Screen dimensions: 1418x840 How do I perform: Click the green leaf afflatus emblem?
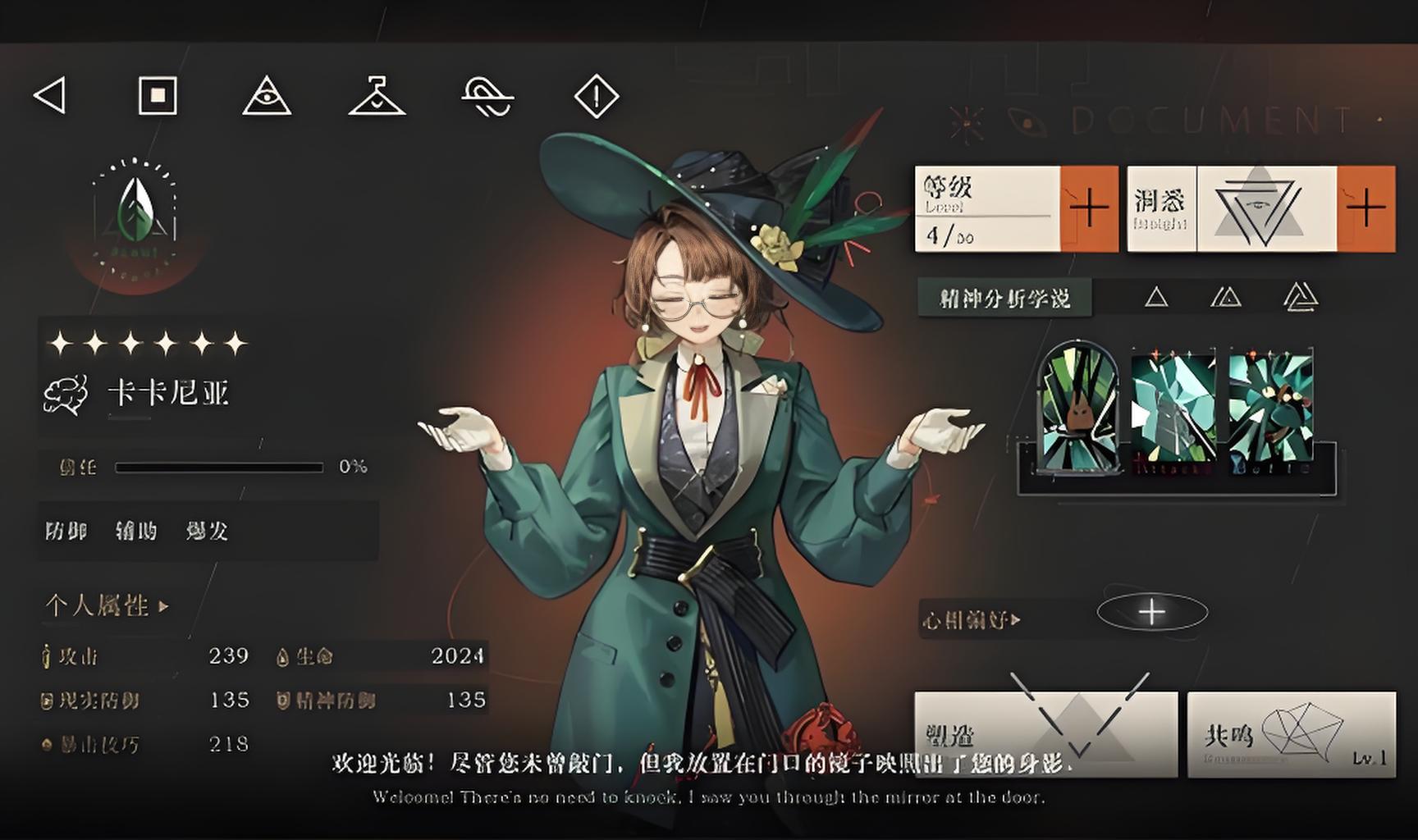click(x=136, y=211)
